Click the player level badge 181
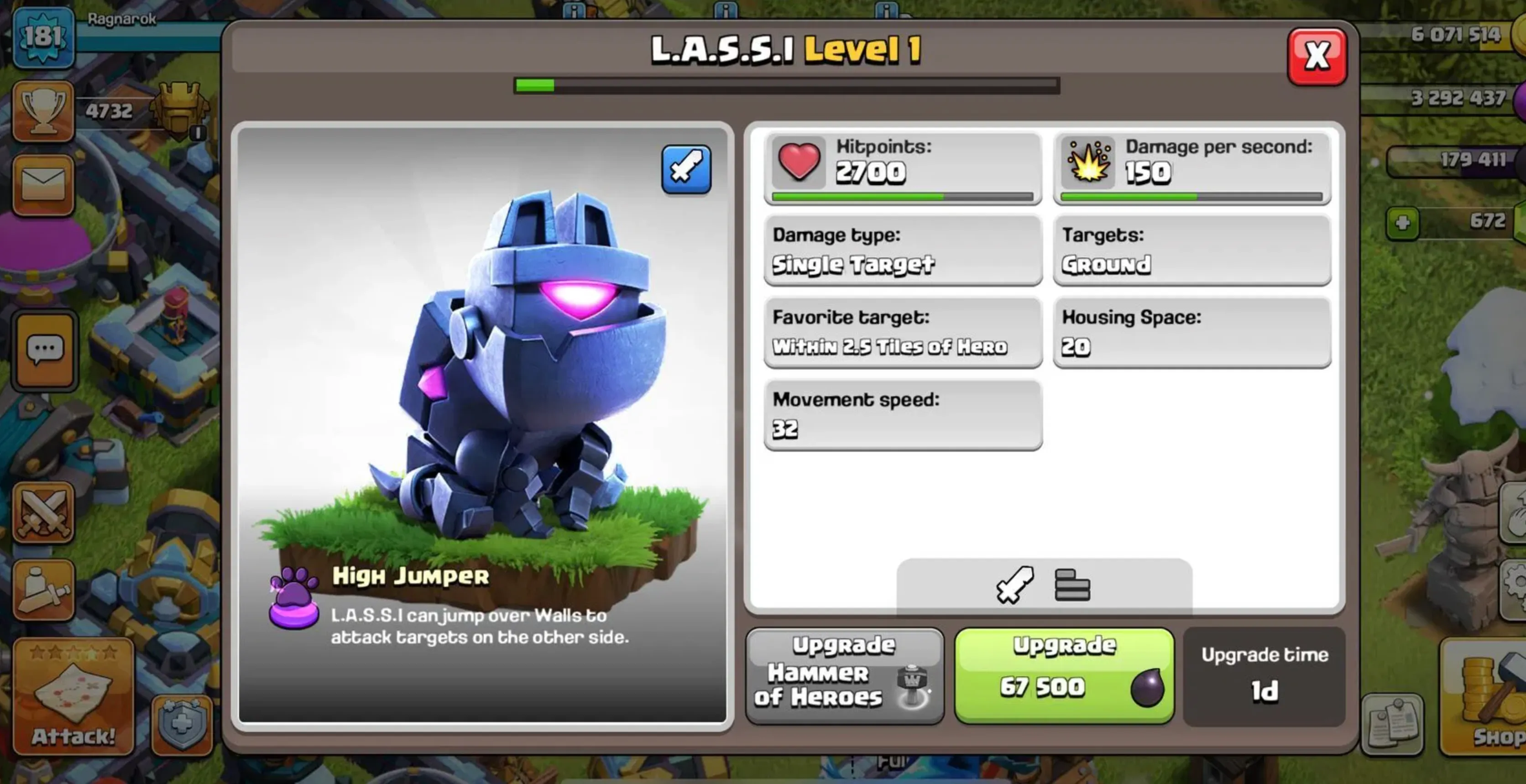Image resolution: width=1526 pixels, height=784 pixels. (44, 37)
